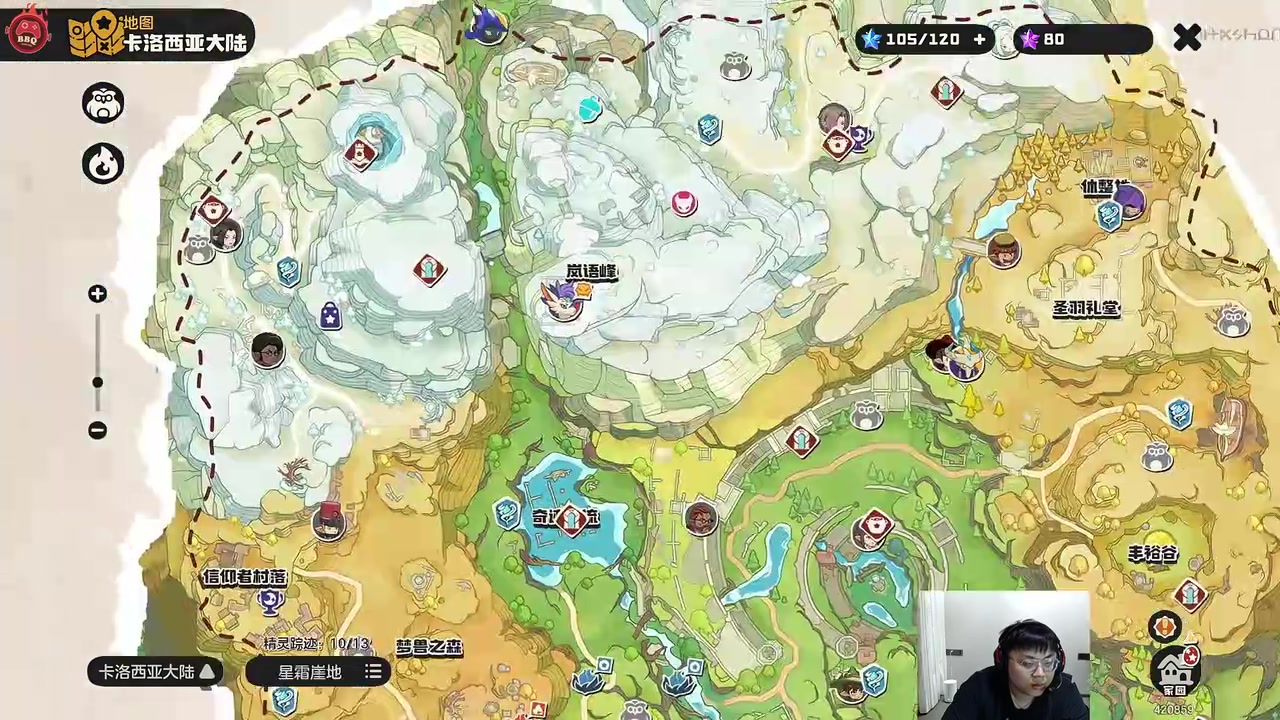Click the map zoom slider handle
This screenshot has width=1280, height=720.
tap(97, 382)
